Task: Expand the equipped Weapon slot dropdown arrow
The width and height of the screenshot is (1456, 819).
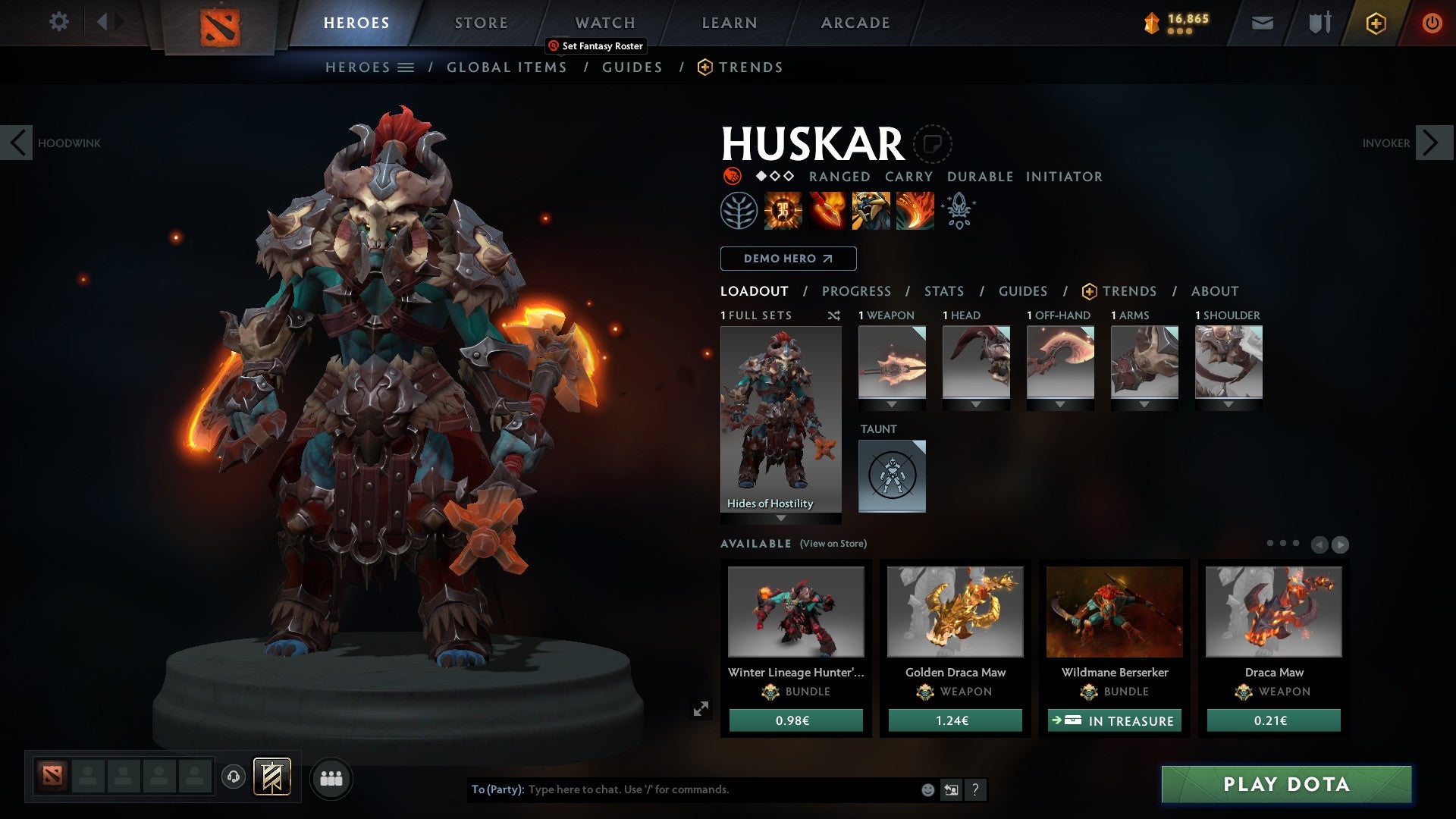Action: 892,404
